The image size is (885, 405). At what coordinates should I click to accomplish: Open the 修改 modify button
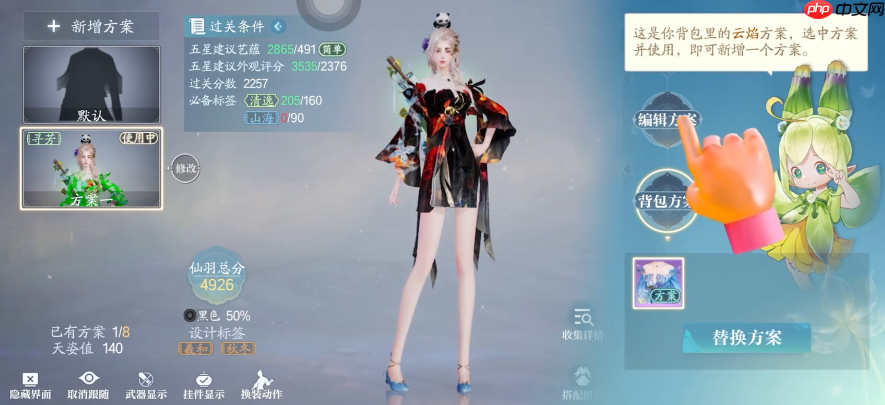tap(186, 168)
